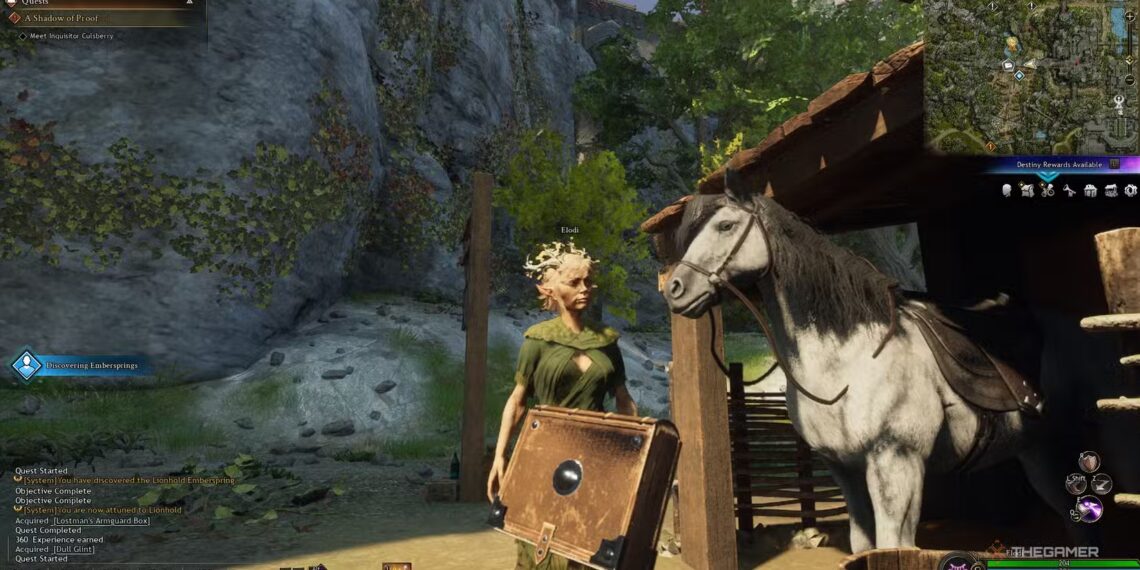The image size is (1140, 570).
Task: Collapse the Quests tracker arrow
Action: (190, 3)
